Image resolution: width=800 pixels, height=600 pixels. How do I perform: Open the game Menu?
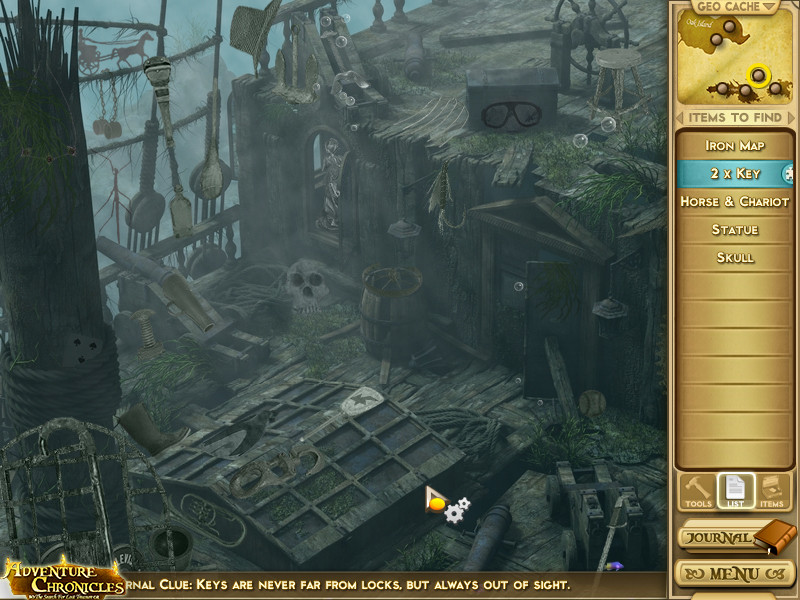[x=734, y=575]
